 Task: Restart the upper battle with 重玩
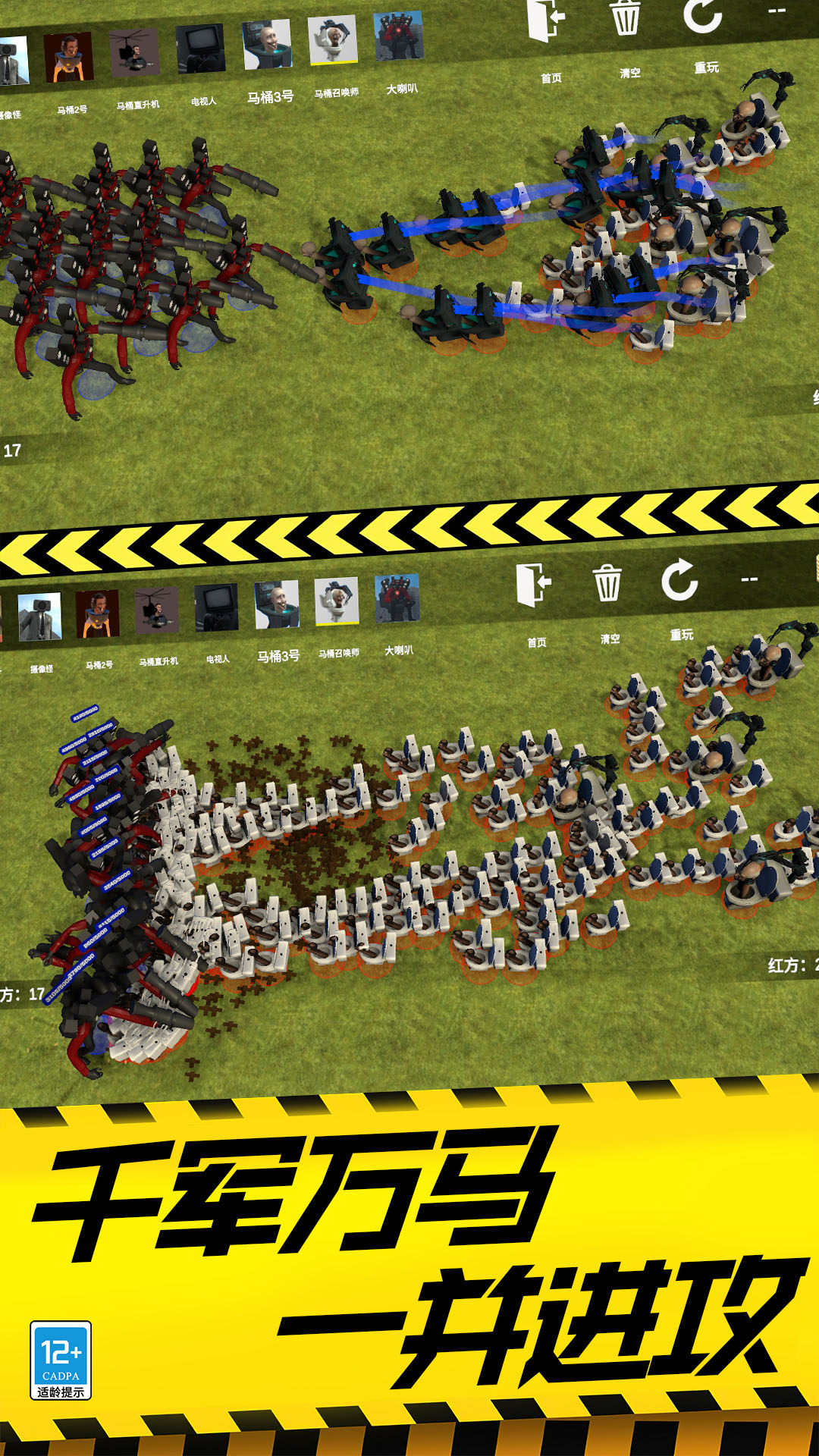[702, 17]
